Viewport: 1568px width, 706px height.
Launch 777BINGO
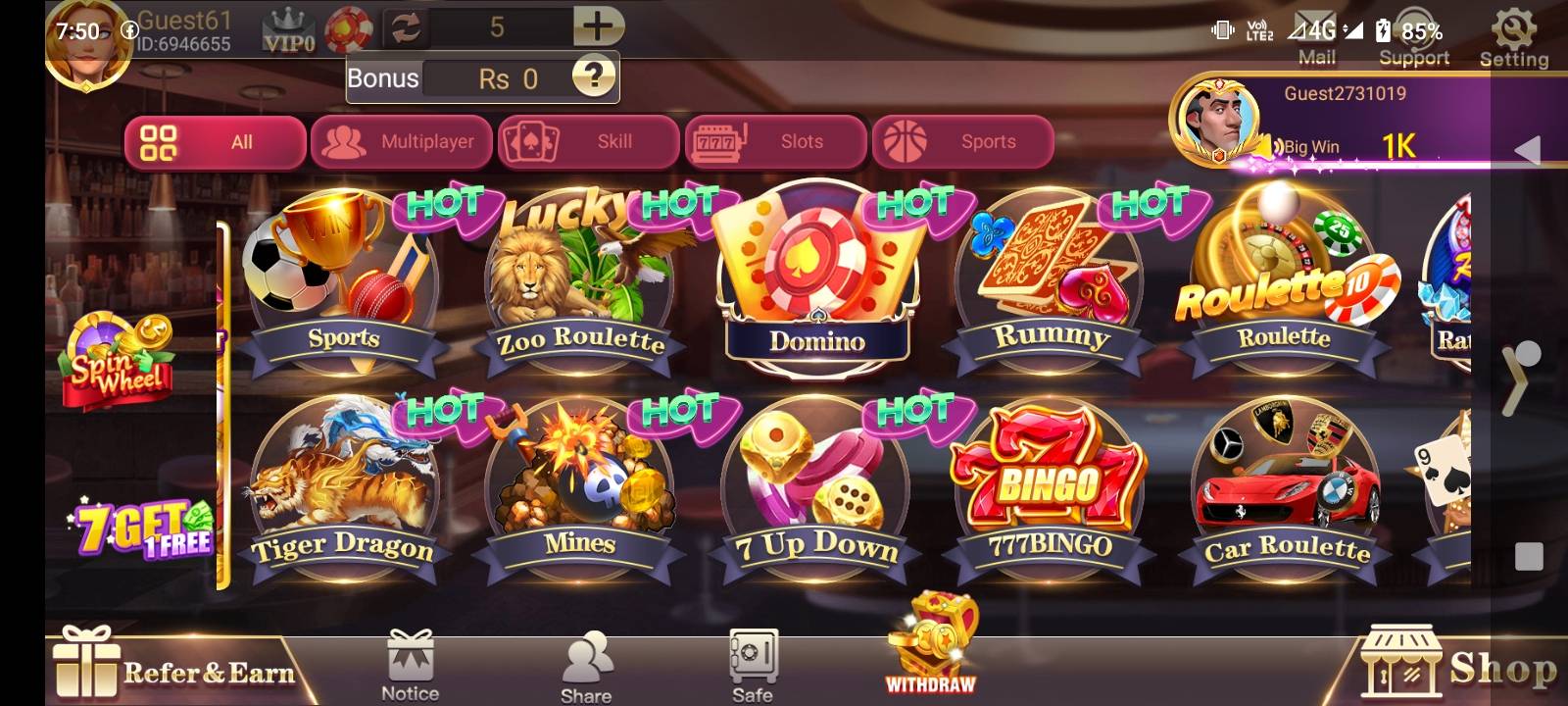point(1049,480)
